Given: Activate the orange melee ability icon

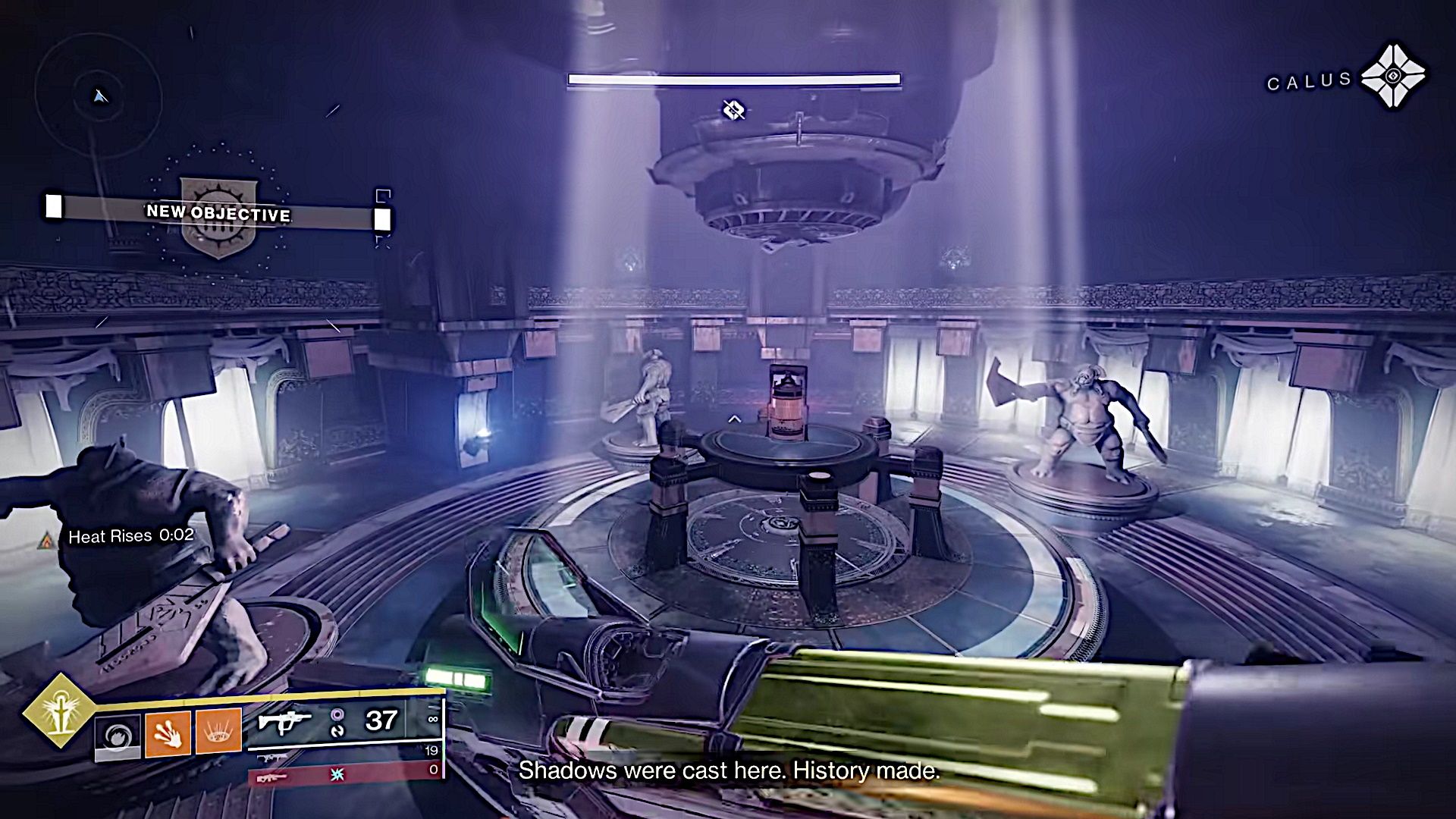Looking at the screenshot, I should click(170, 735).
